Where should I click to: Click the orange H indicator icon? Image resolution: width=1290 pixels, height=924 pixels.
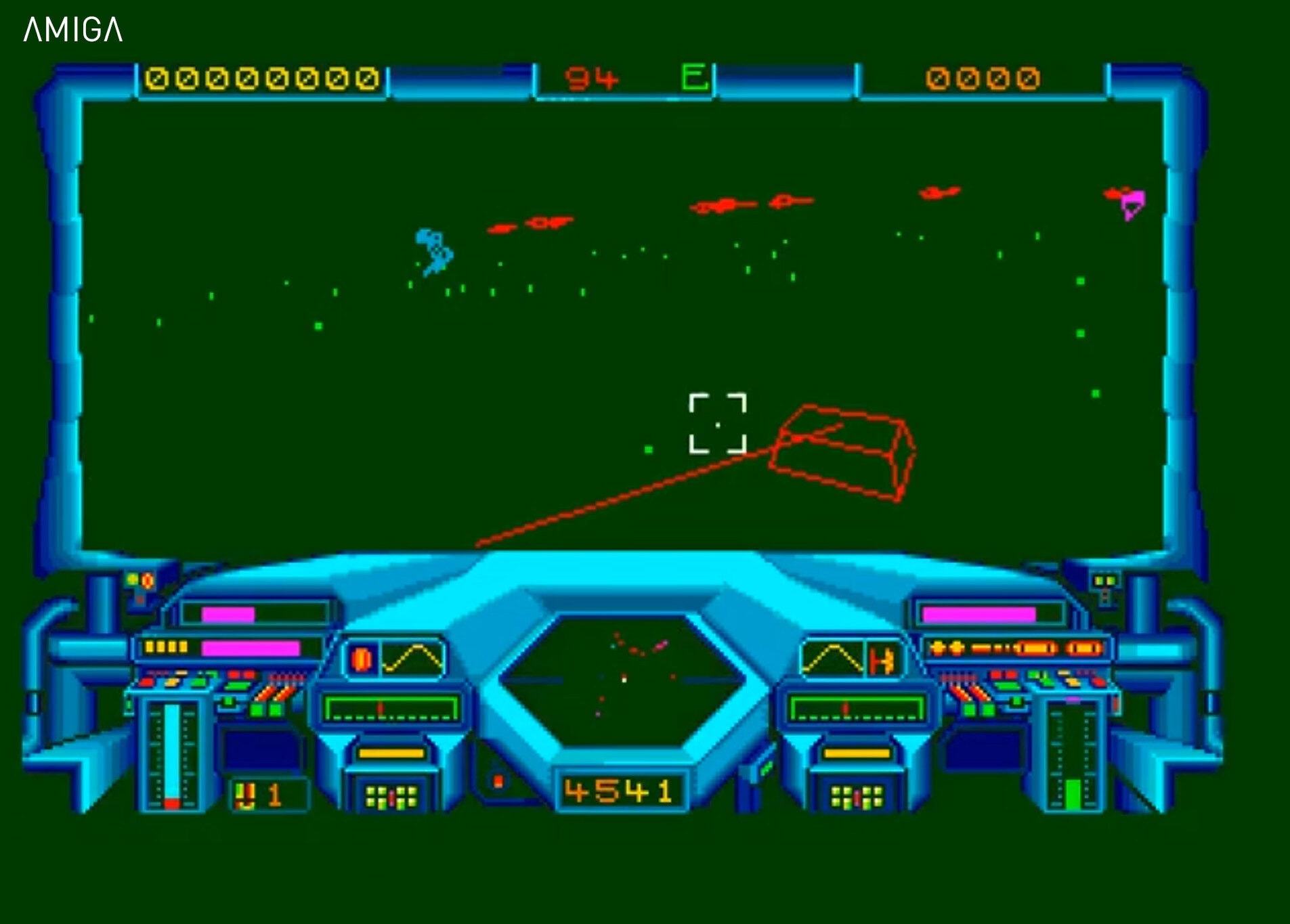tap(882, 660)
